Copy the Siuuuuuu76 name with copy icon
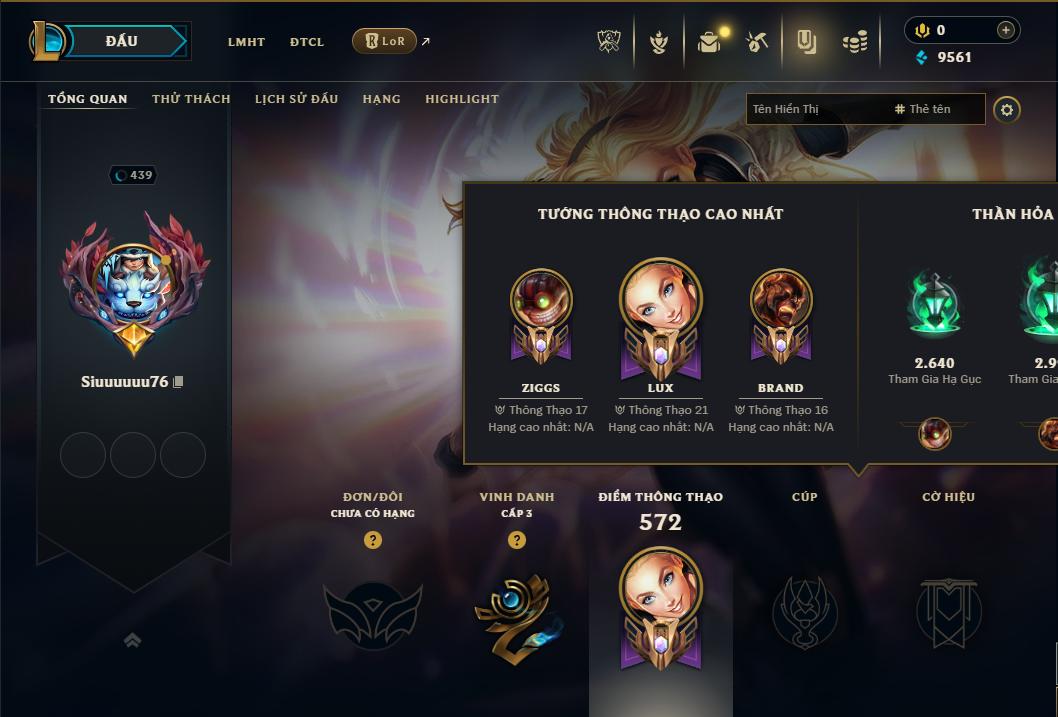This screenshot has width=1058, height=717. coord(178,382)
